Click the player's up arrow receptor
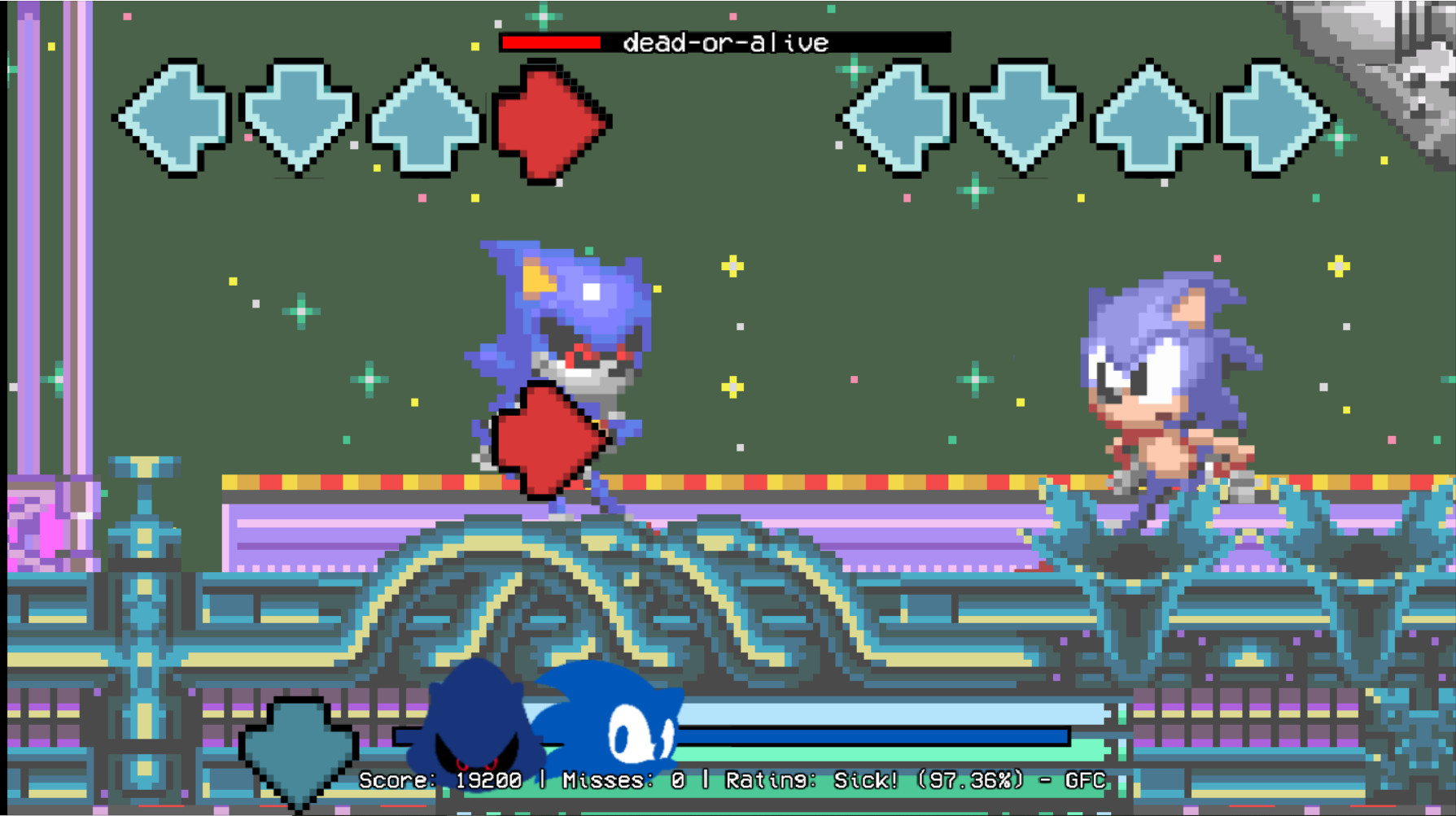Image resolution: width=1456 pixels, height=816 pixels. point(1146,120)
